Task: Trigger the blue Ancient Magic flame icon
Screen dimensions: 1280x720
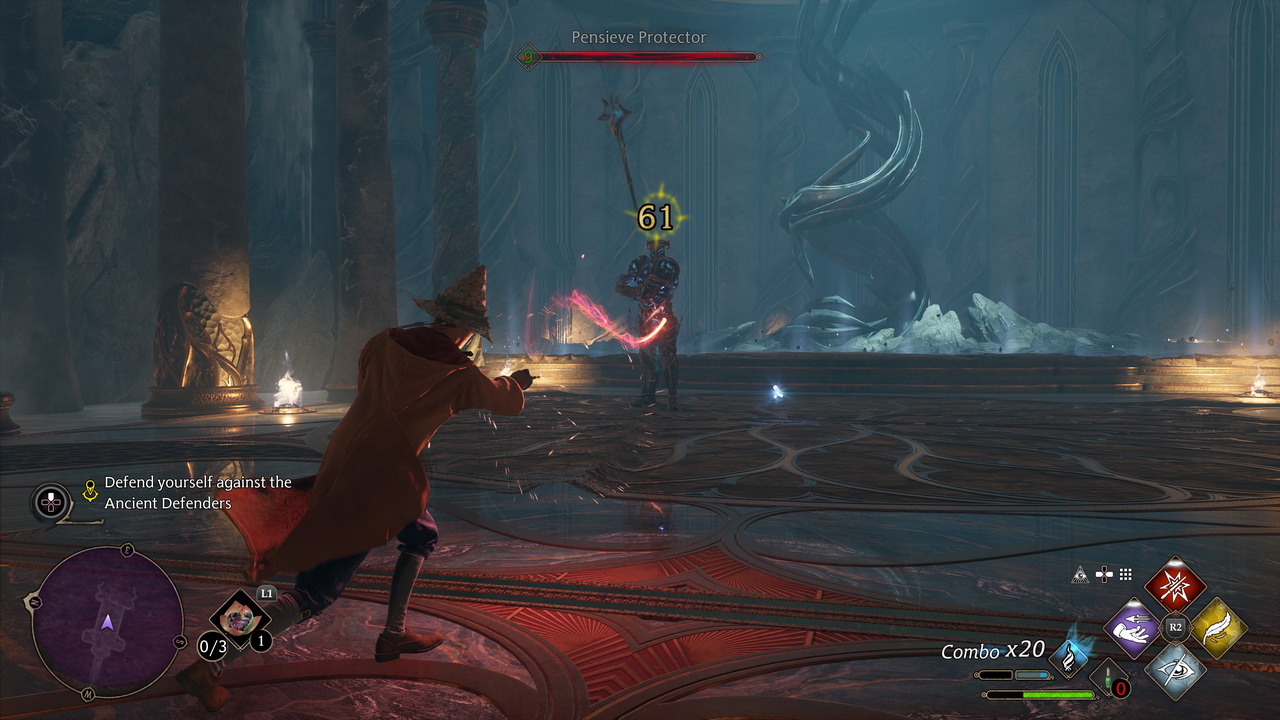Action: pos(1072,657)
